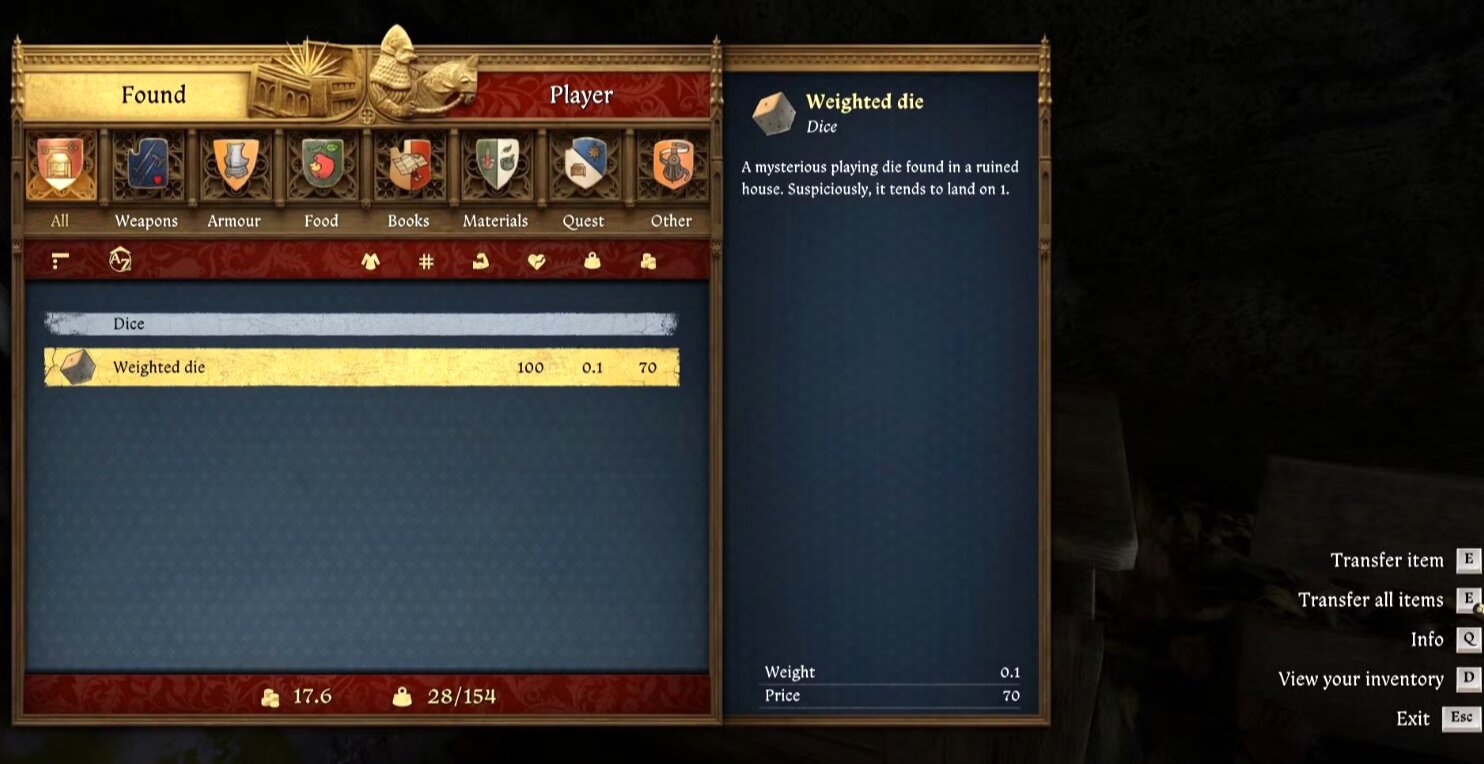1484x764 pixels.
Task: Click Transfer all items option
Action: coord(1371,600)
